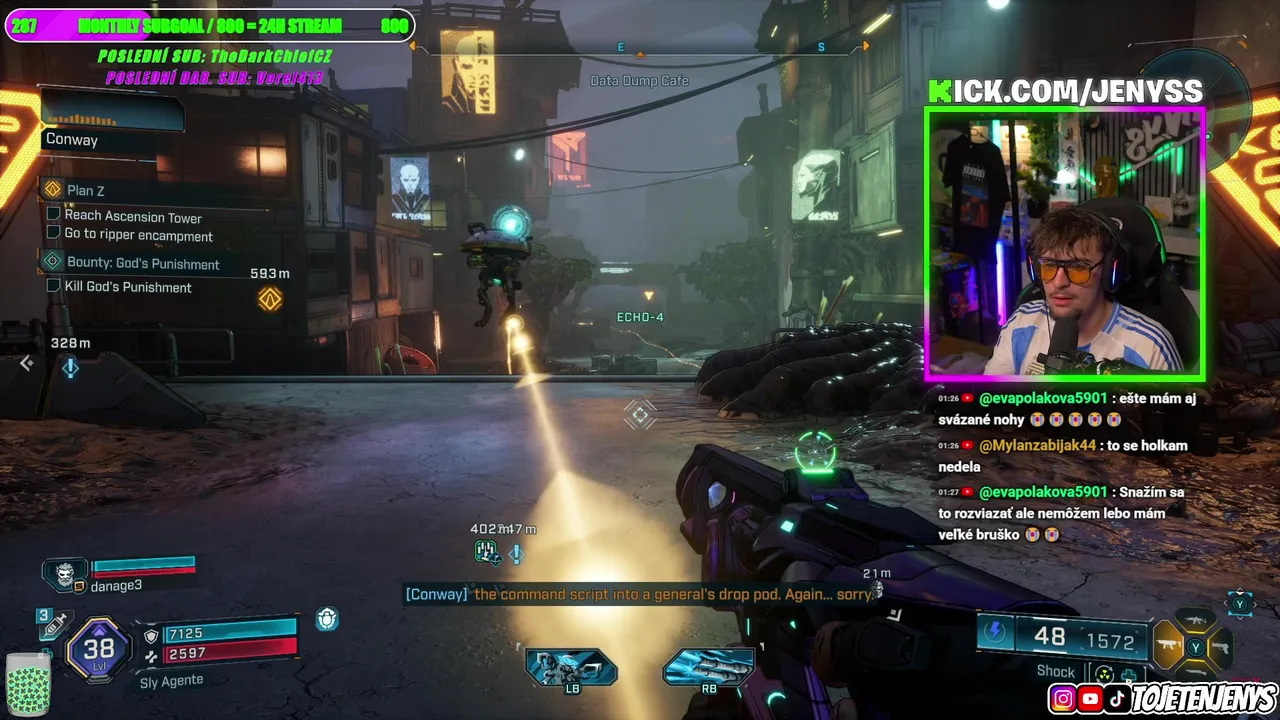Tick the Kill God's Punishment objective box

tap(54, 286)
